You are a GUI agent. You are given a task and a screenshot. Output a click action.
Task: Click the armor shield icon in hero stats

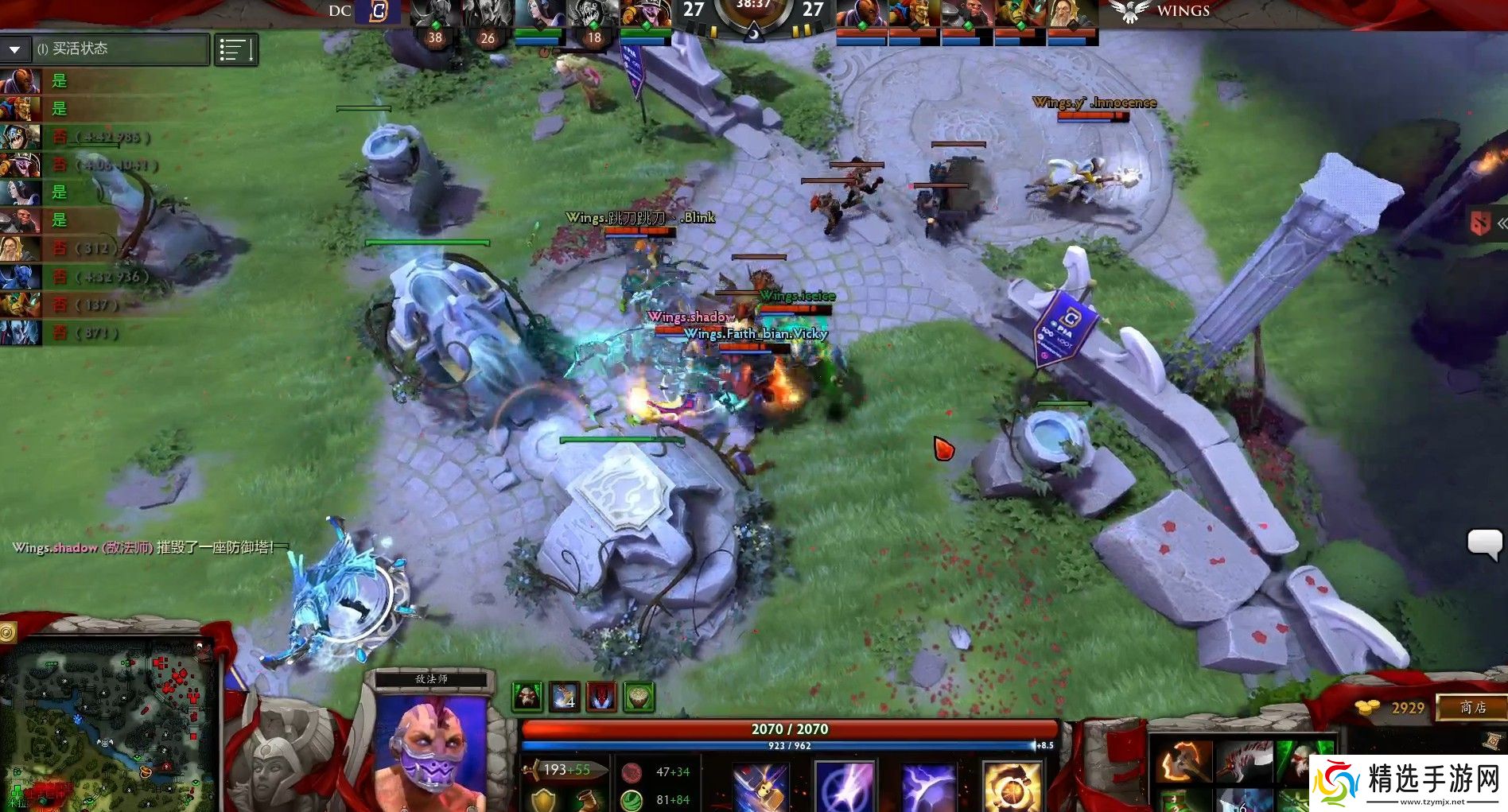click(543, 800)
